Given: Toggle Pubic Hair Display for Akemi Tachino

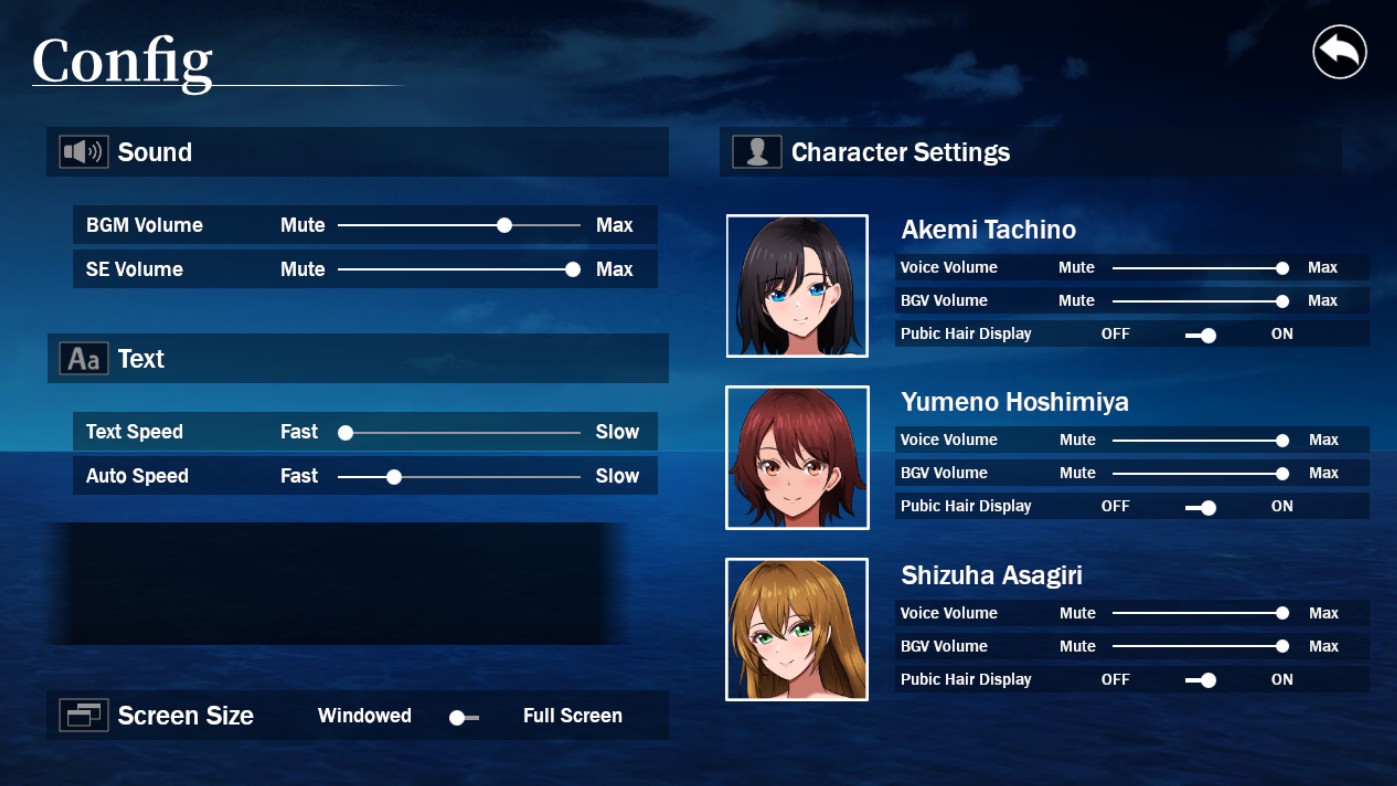Looking at the screenshot, I should (x=1203, y=335).
